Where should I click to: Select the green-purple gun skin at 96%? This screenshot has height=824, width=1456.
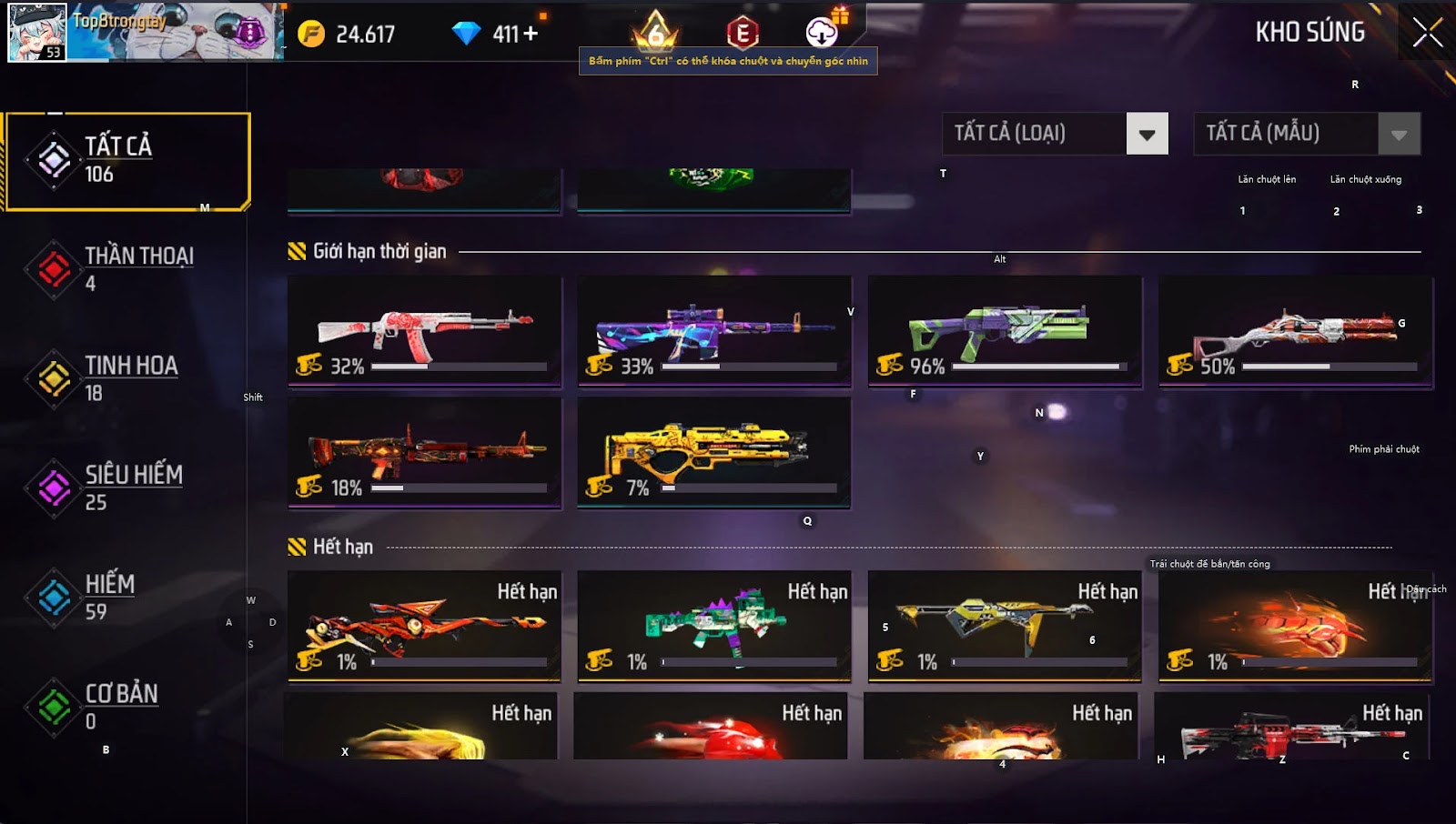[x=1005, y=331]
